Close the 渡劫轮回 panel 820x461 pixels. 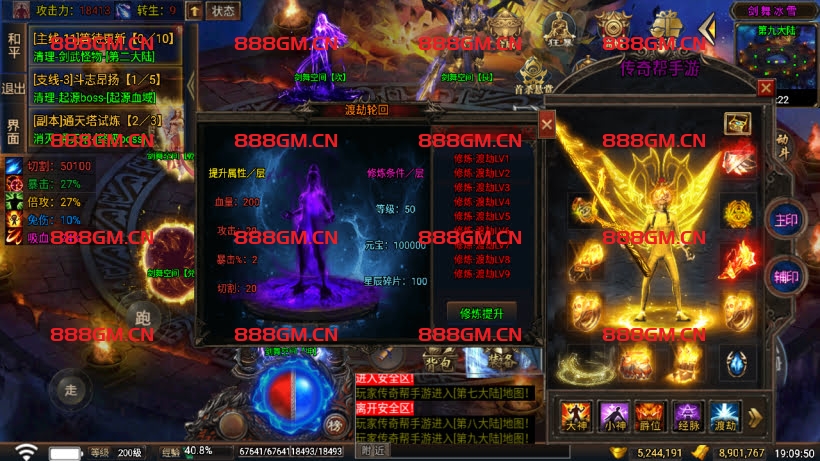coord(547,124)
